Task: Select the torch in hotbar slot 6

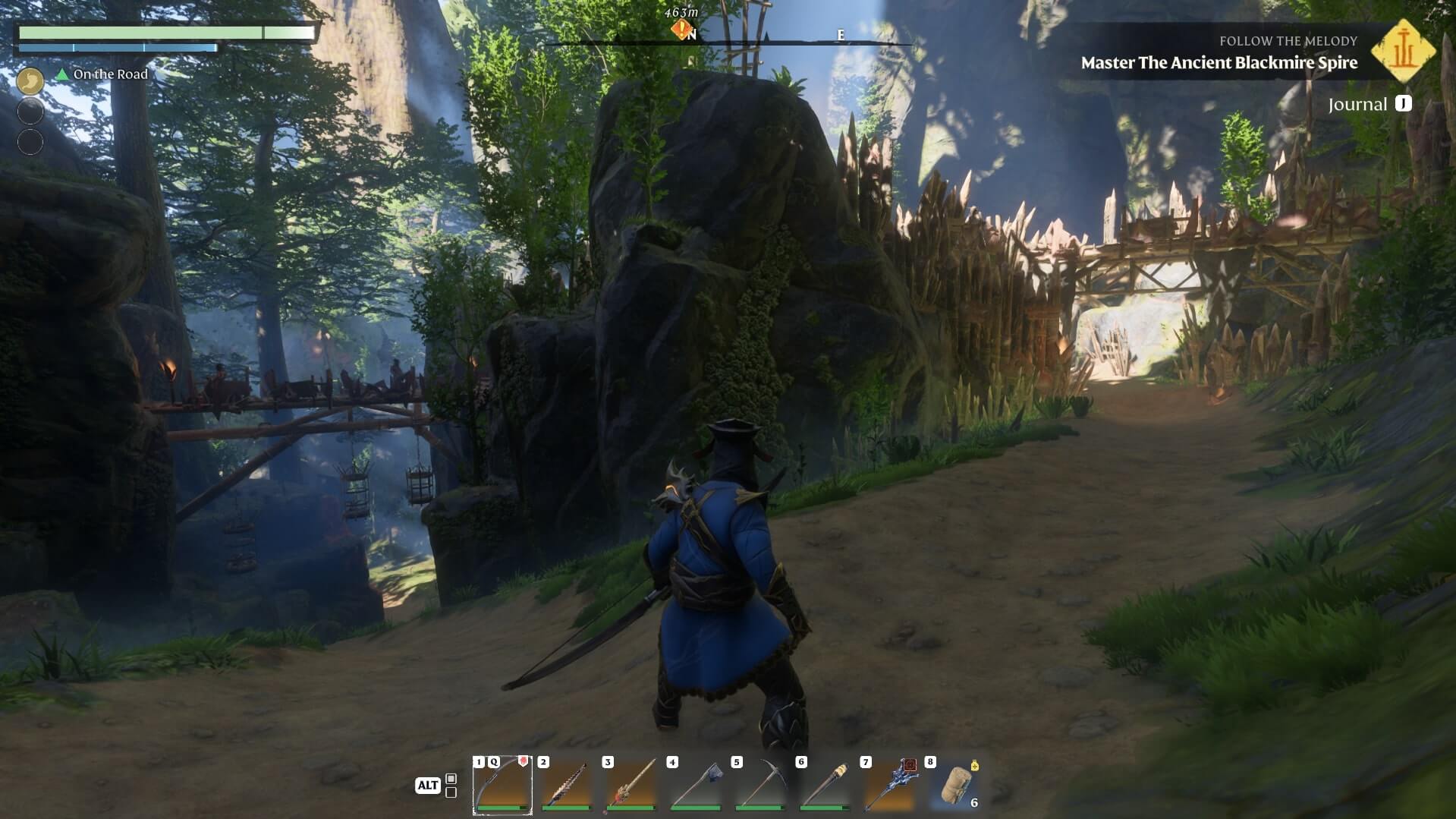Action: [x=825, y=786]
